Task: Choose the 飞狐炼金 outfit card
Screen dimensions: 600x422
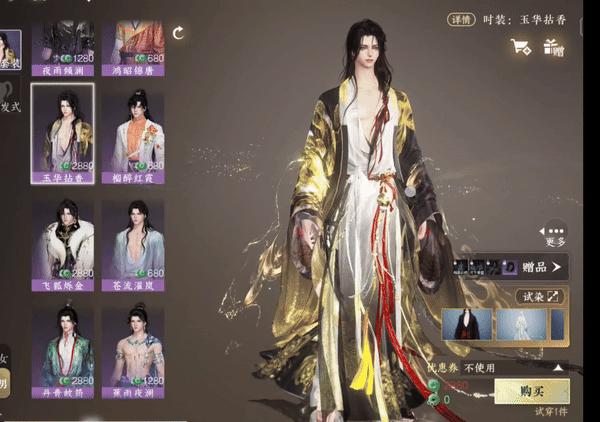Action: (x=63, y=245)
